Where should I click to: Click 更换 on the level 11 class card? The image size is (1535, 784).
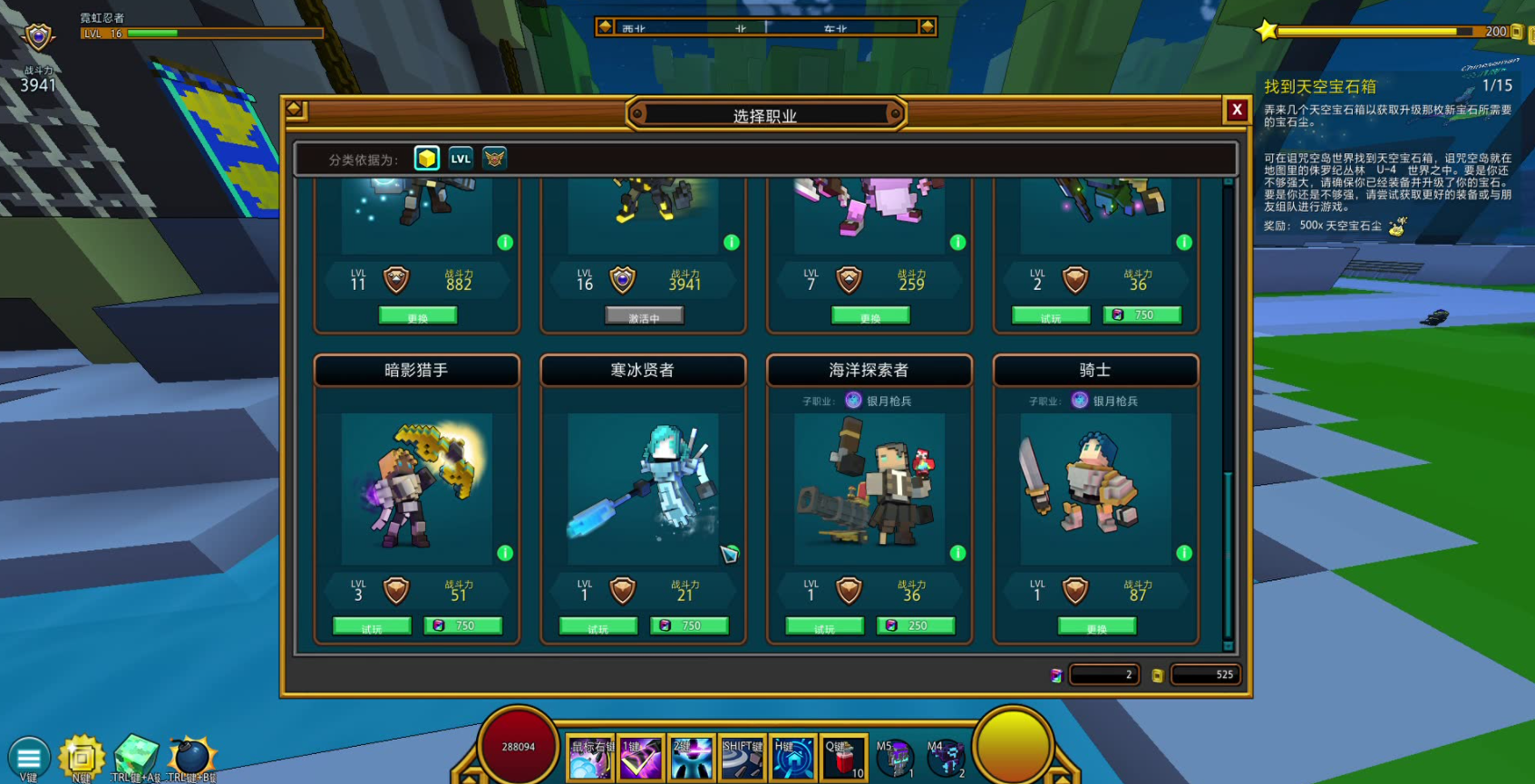point(417,316)
